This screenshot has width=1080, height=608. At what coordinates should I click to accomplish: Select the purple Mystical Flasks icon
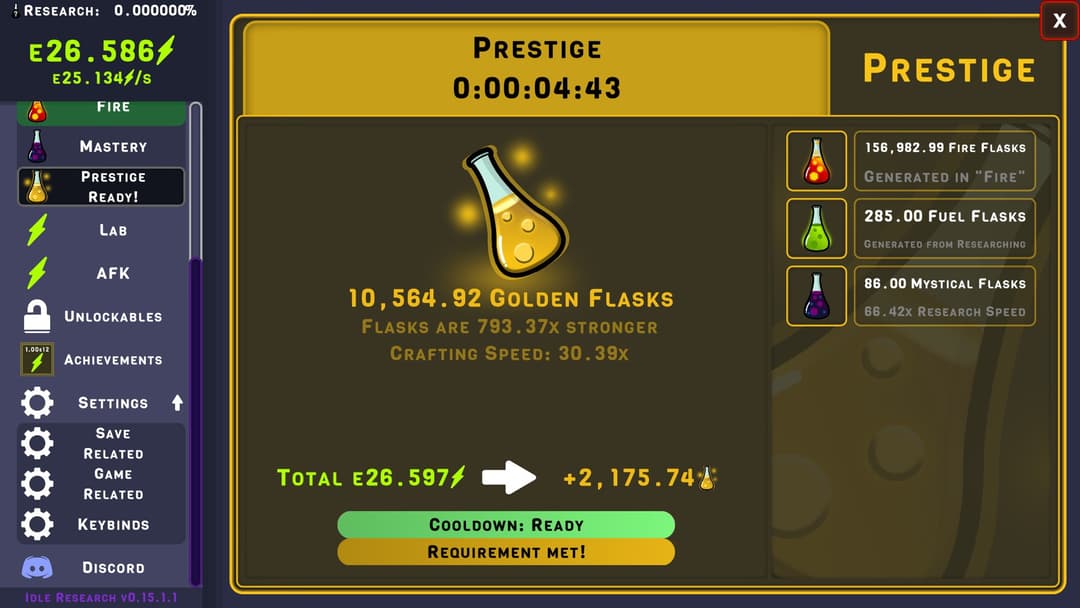pos(816,296)
